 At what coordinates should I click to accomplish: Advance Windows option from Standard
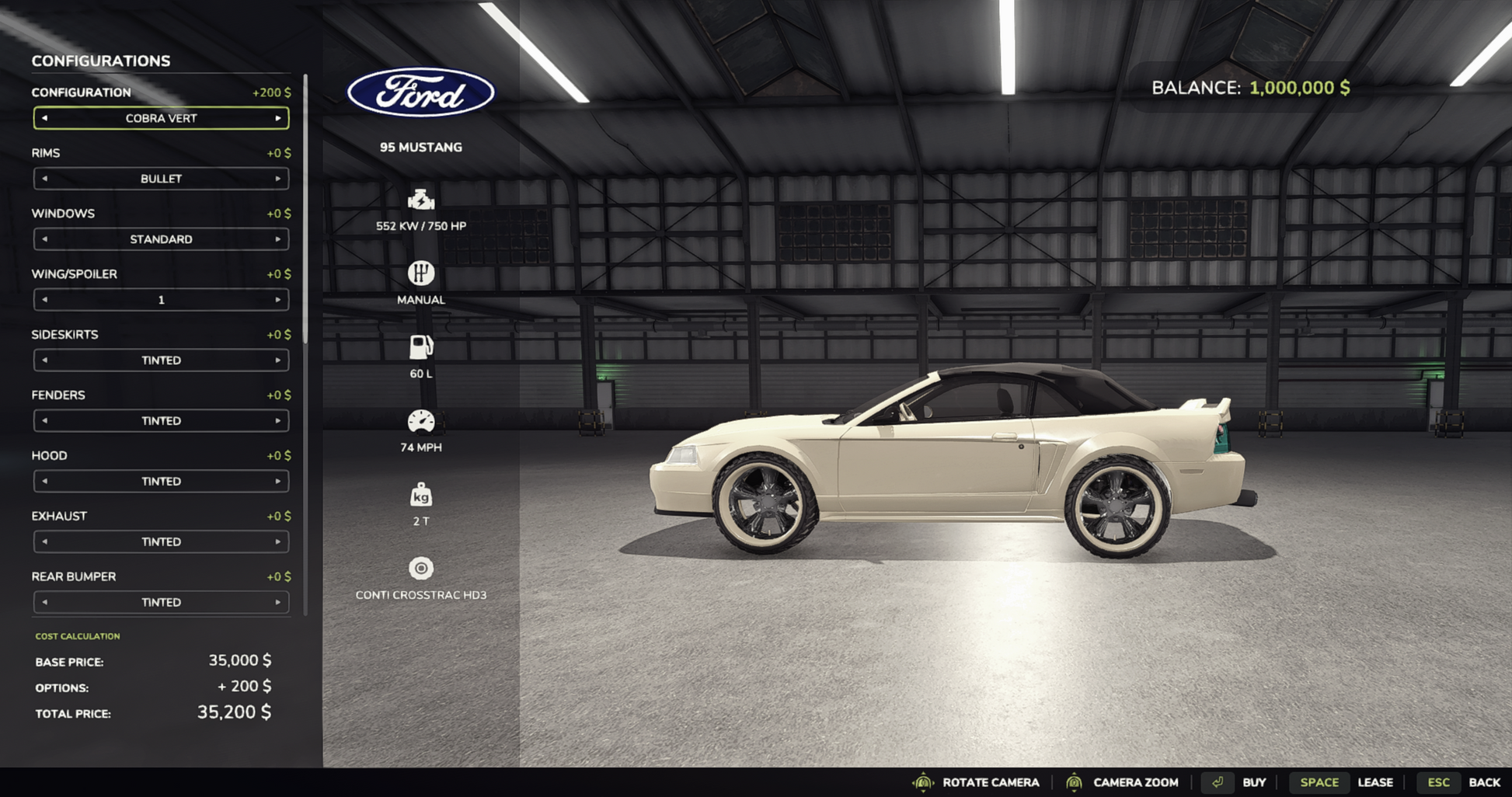277,239
